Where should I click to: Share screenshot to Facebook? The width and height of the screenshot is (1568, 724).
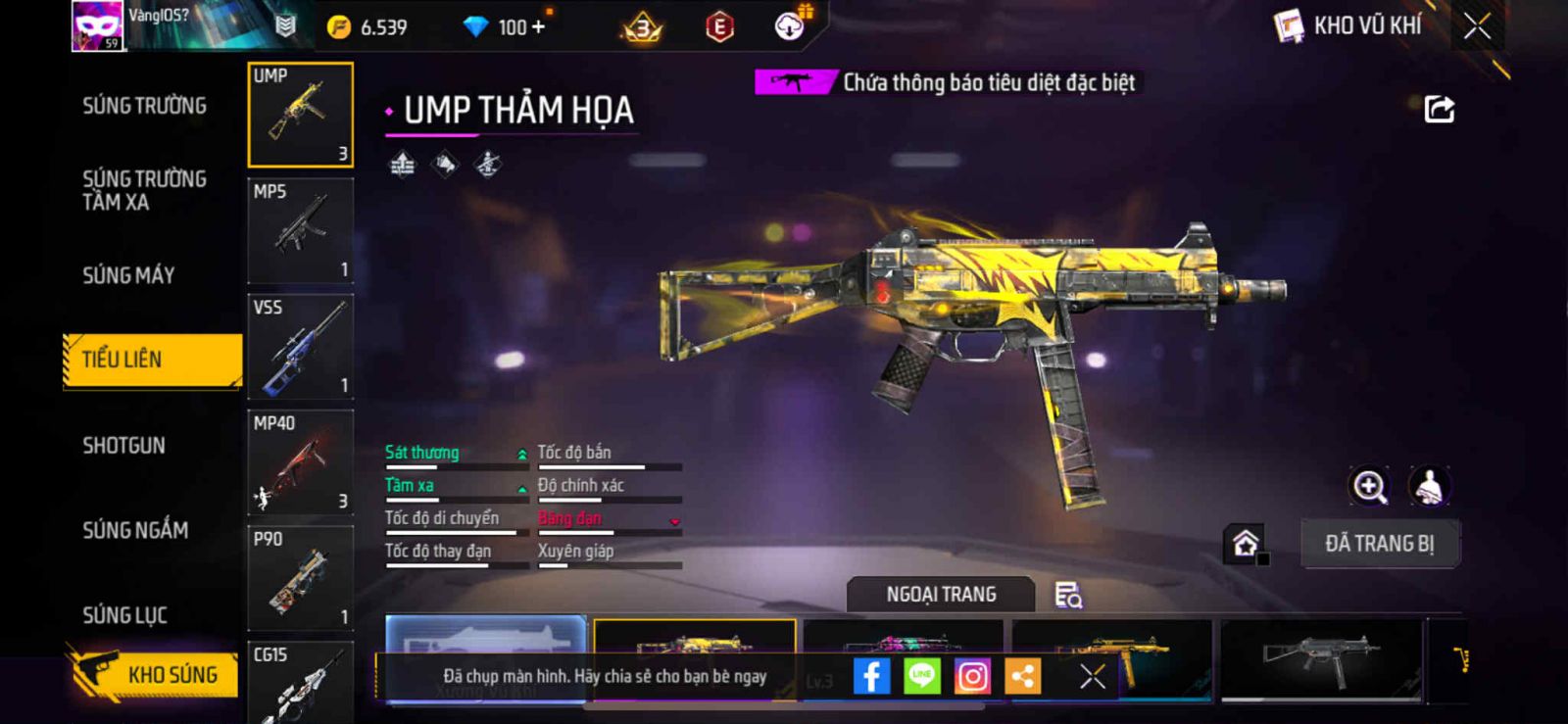pos(871,676)
